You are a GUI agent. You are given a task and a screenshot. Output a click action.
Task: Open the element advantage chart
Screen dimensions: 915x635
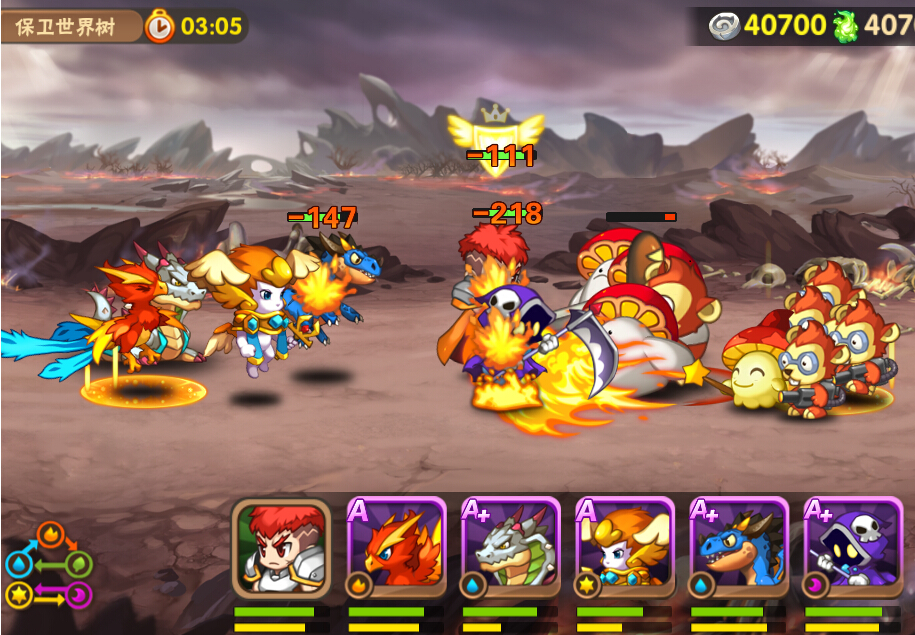pyautogui.click(x=49, y=566)
